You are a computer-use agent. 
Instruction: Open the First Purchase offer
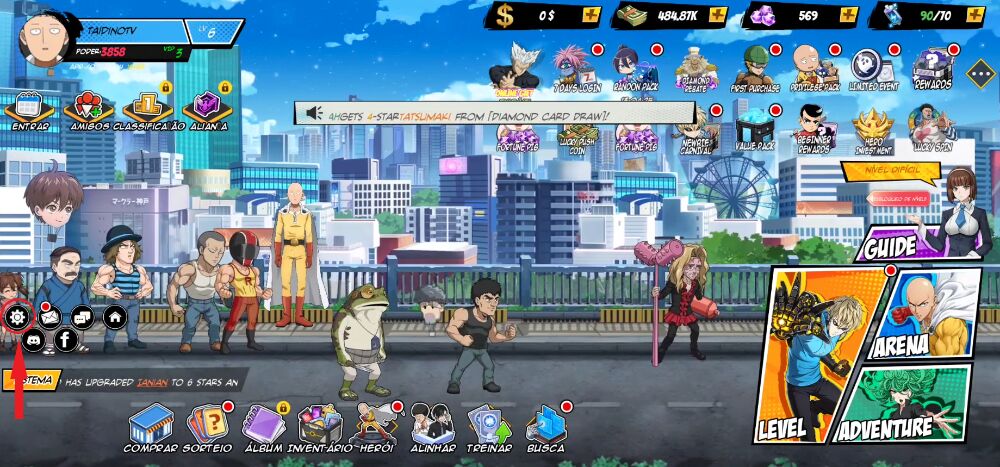pyautogui.click(x=755, y=69)
